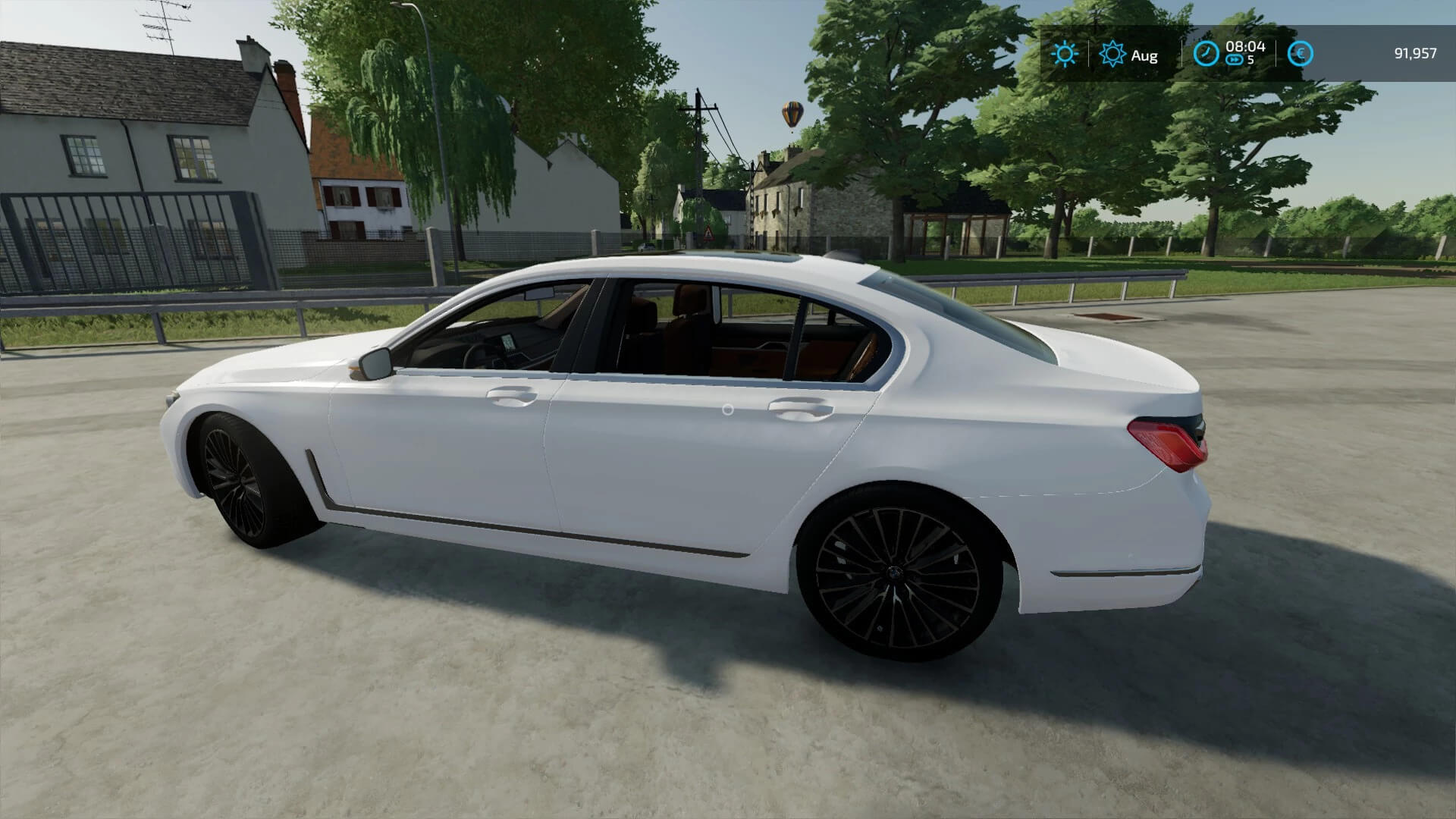
Task: Select the August season gear icon
Action: [1112, 54]
